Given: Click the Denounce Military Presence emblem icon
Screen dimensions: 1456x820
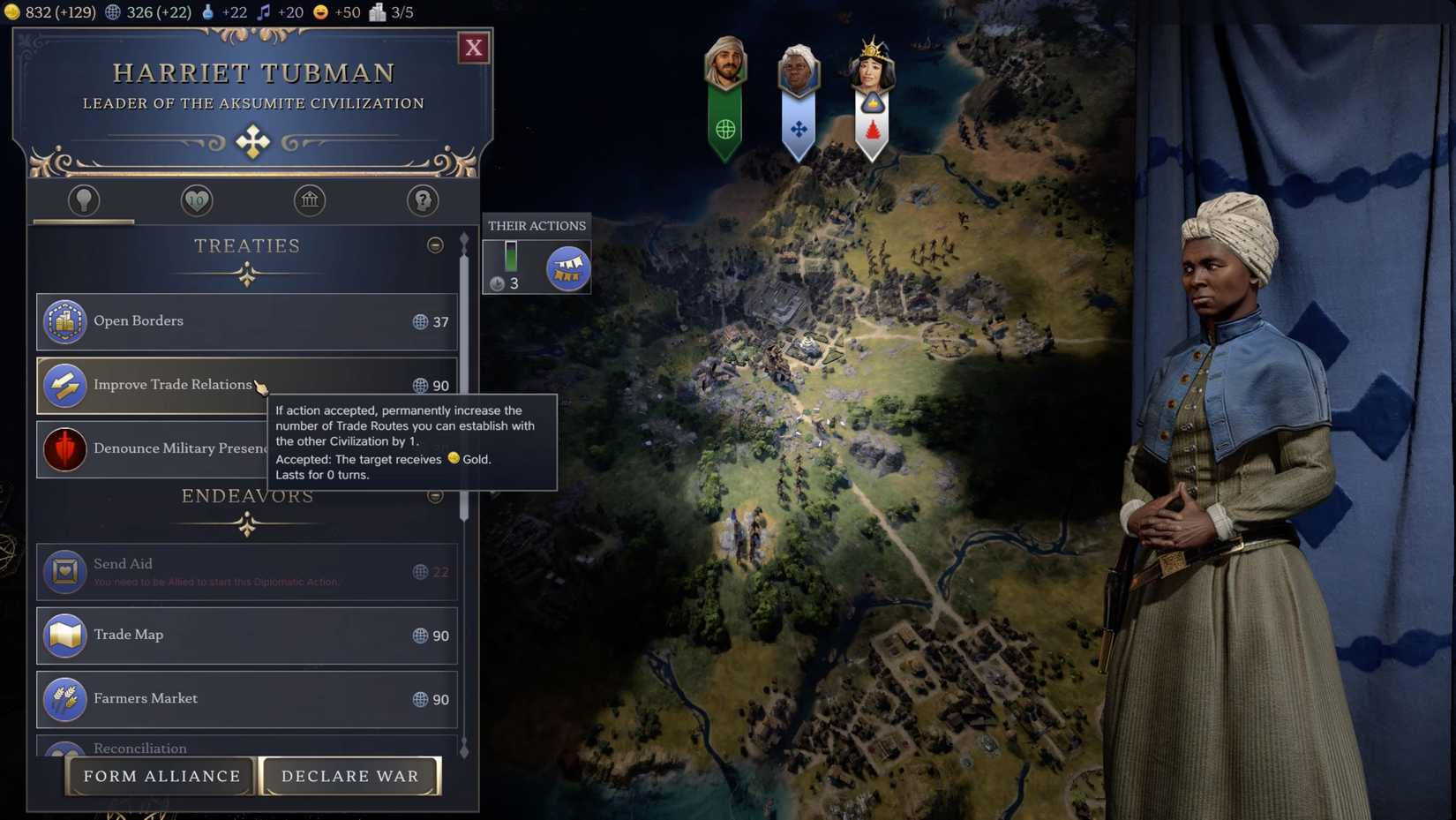Looking at the screenshot, I should (64, 448).
